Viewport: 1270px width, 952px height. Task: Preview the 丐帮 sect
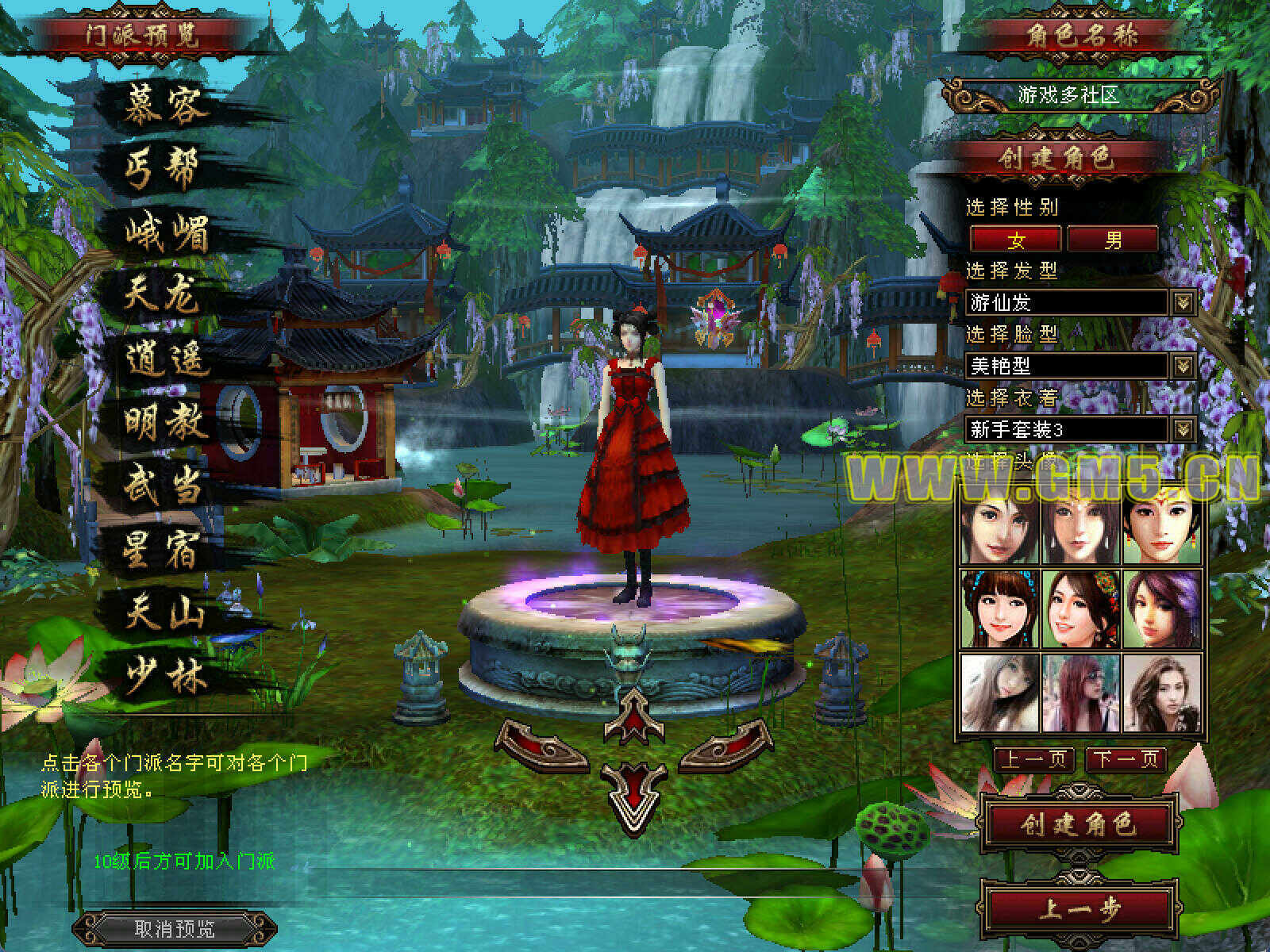pyautogui.click(x=161, y=169)
